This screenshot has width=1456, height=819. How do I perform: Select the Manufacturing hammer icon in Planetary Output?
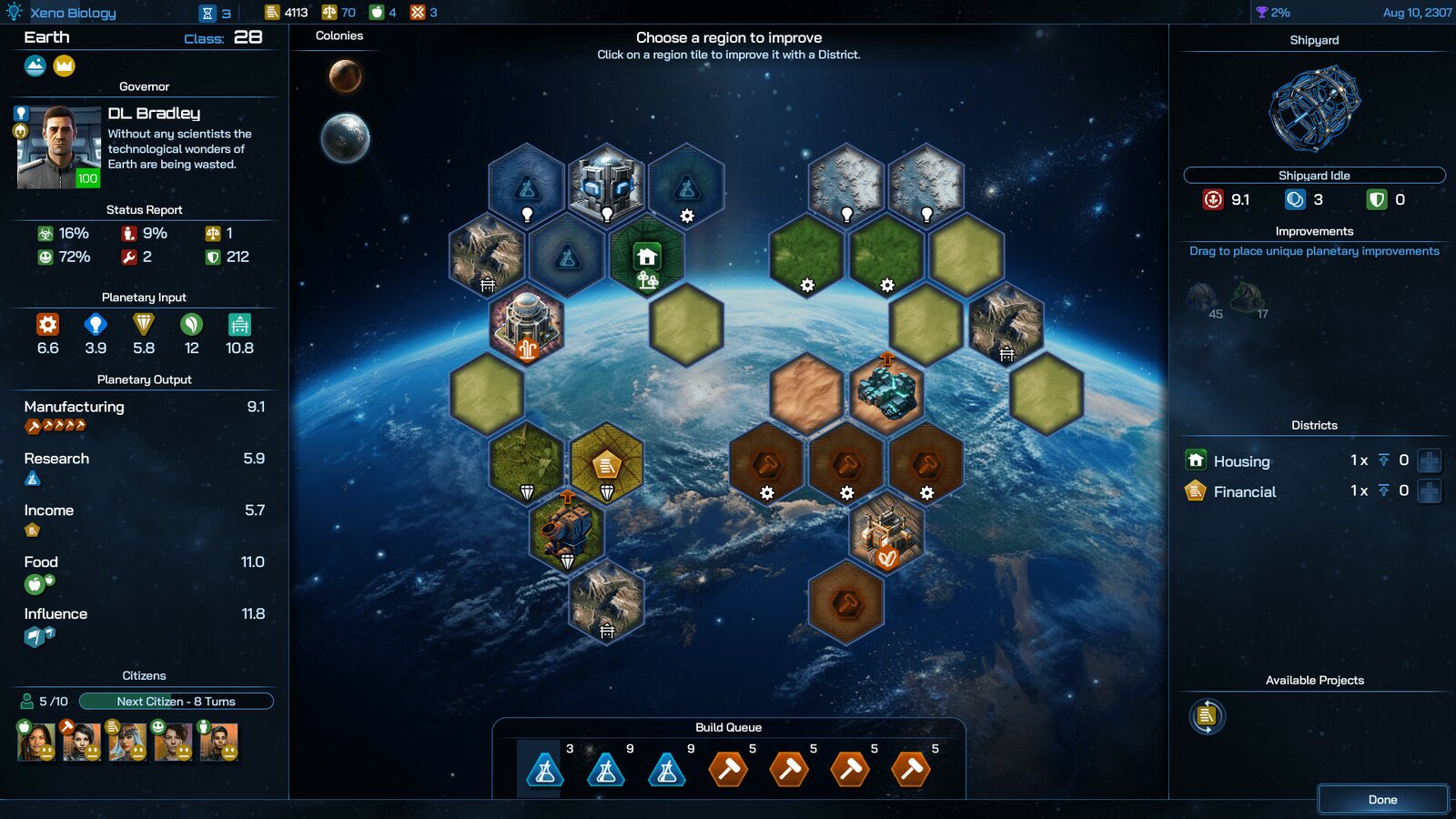30,424
